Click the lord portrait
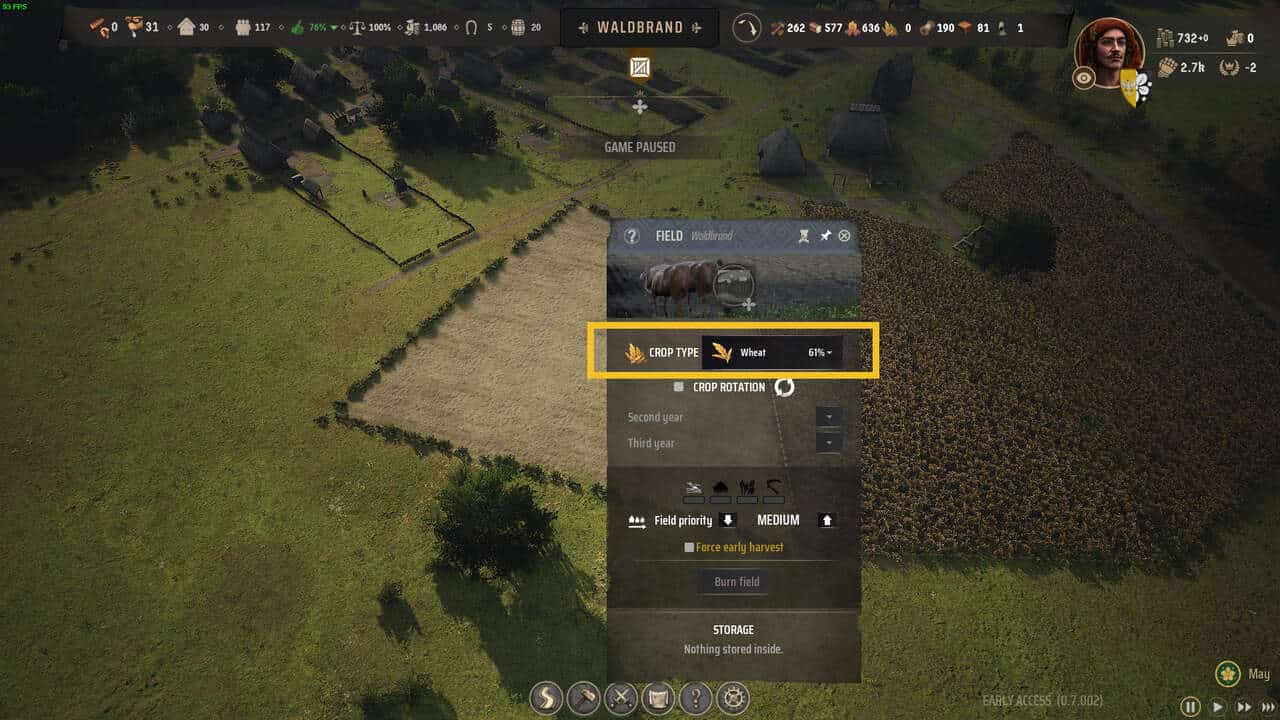Screen dimensions: 1280x720 point(1109,50)
